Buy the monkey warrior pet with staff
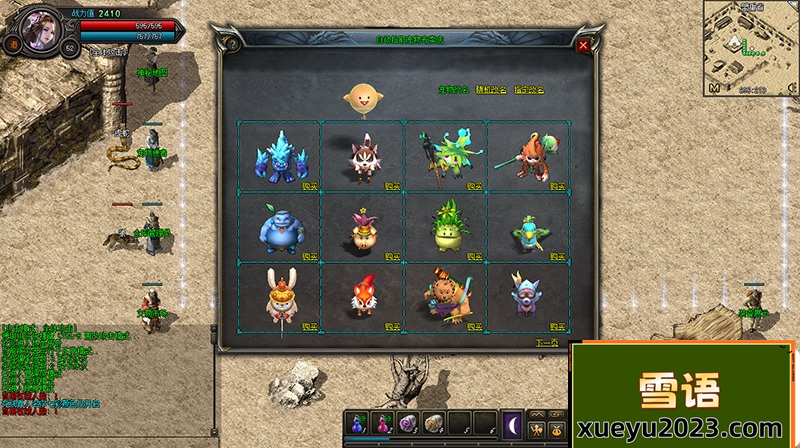The image size is (800, 448). coord(556,186)
